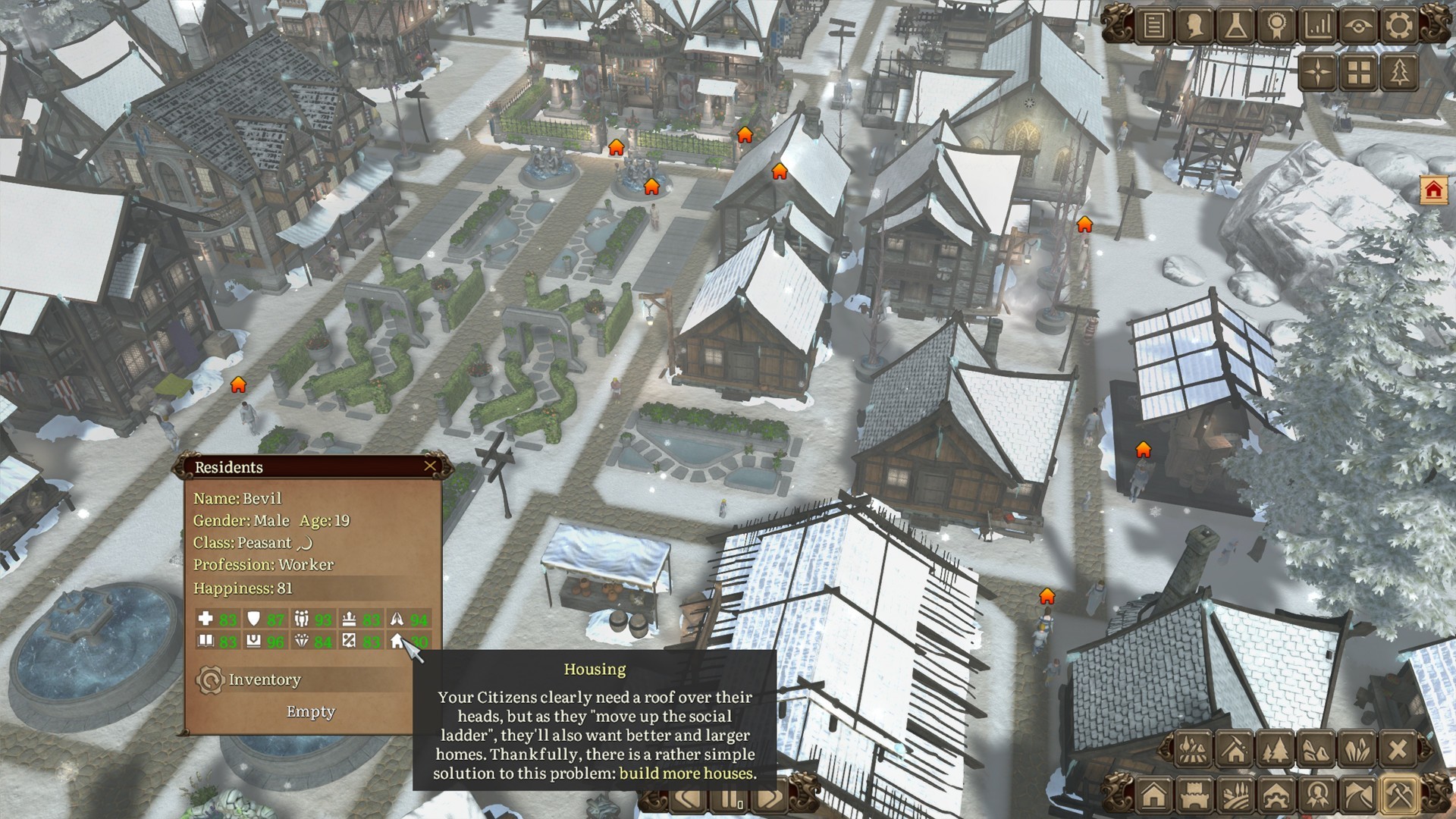Open the research flask menu
Screen dimensions: 1456x819
coord(1235,26)
